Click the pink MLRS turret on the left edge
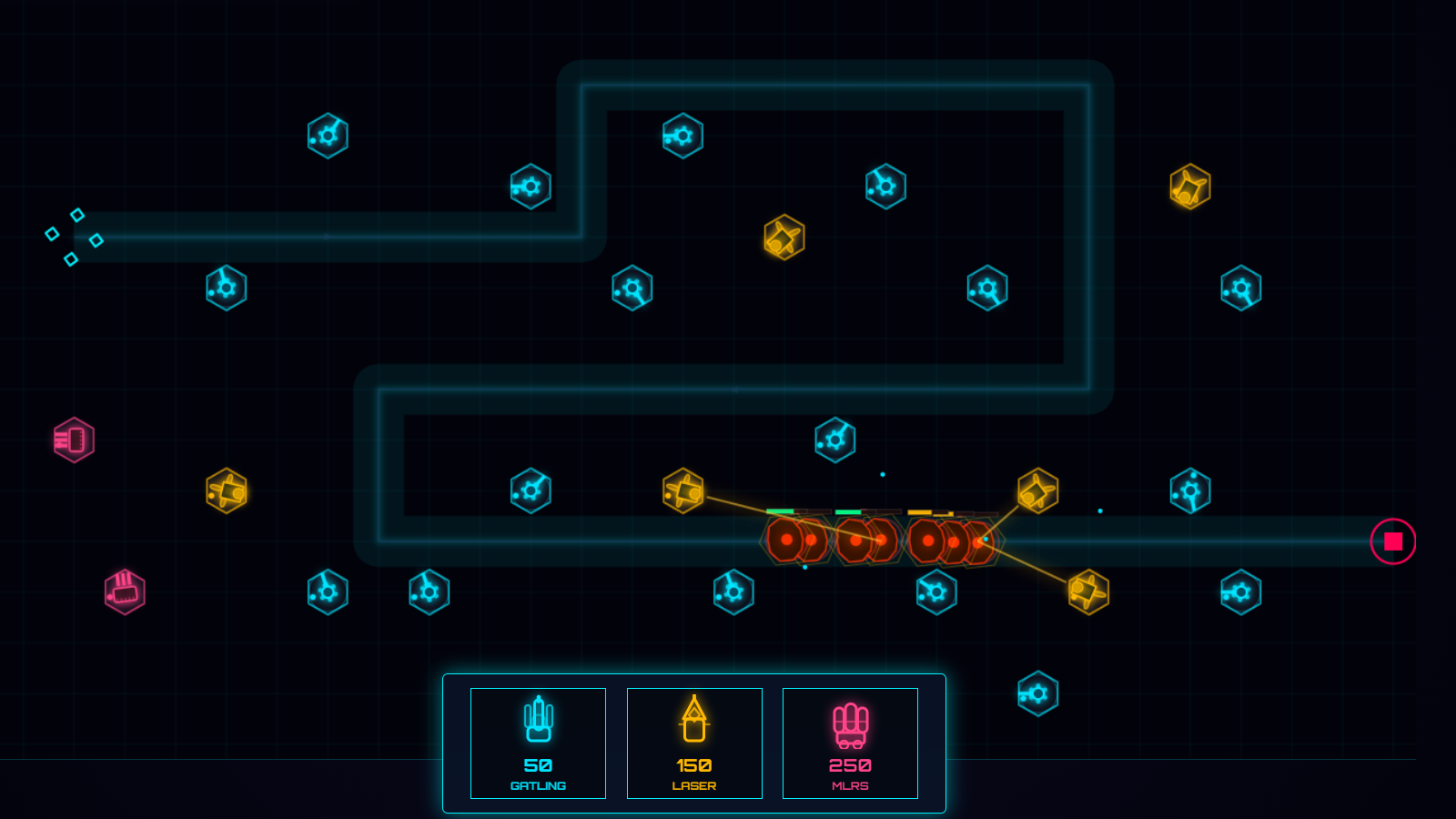 [x=73, y=440]
